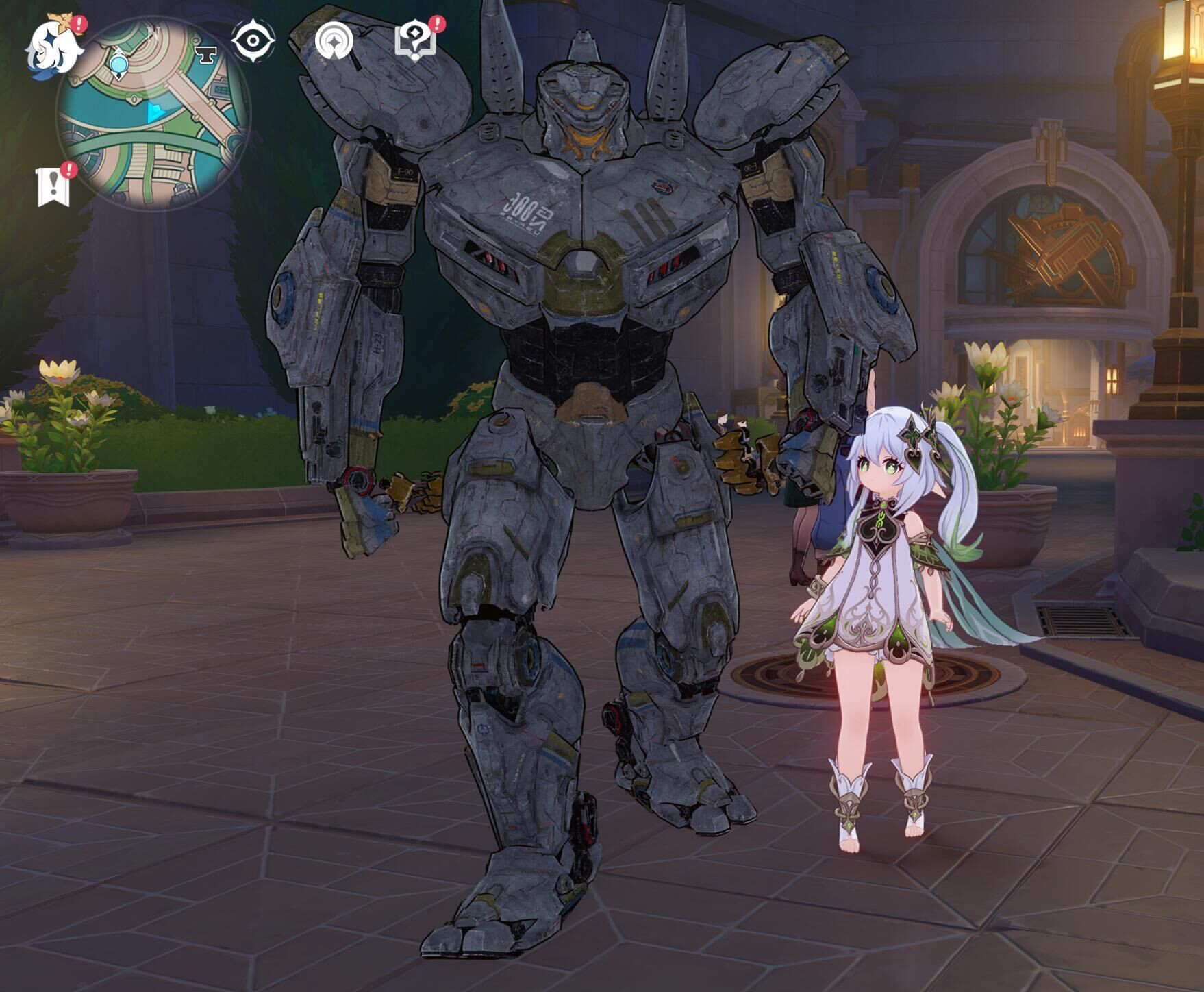Image resolution: width=1204 pixels, height=992 pixels.
Task: Click the red notification badge on Paimon menu
Action: [x=78, y=25]
